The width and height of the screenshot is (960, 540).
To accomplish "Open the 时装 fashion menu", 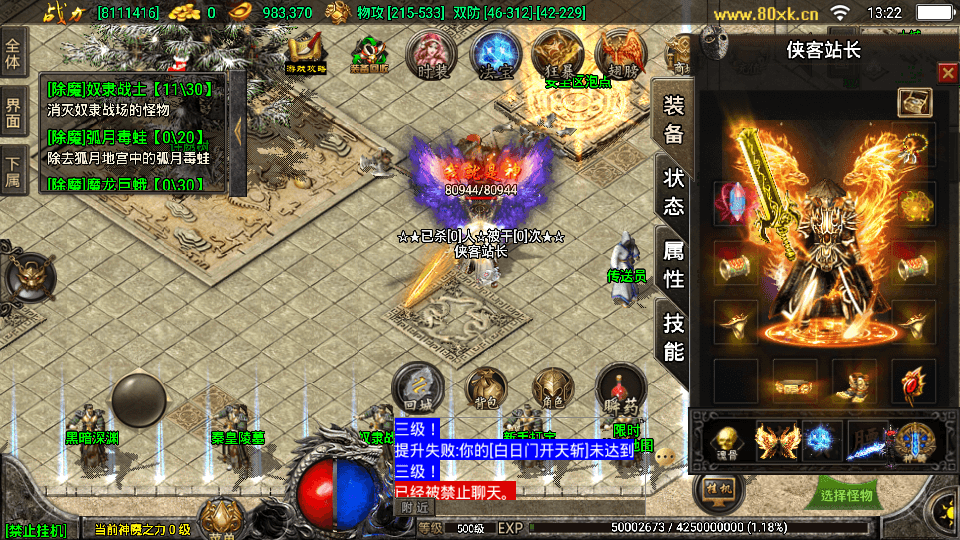I will (x=432, y=55).
